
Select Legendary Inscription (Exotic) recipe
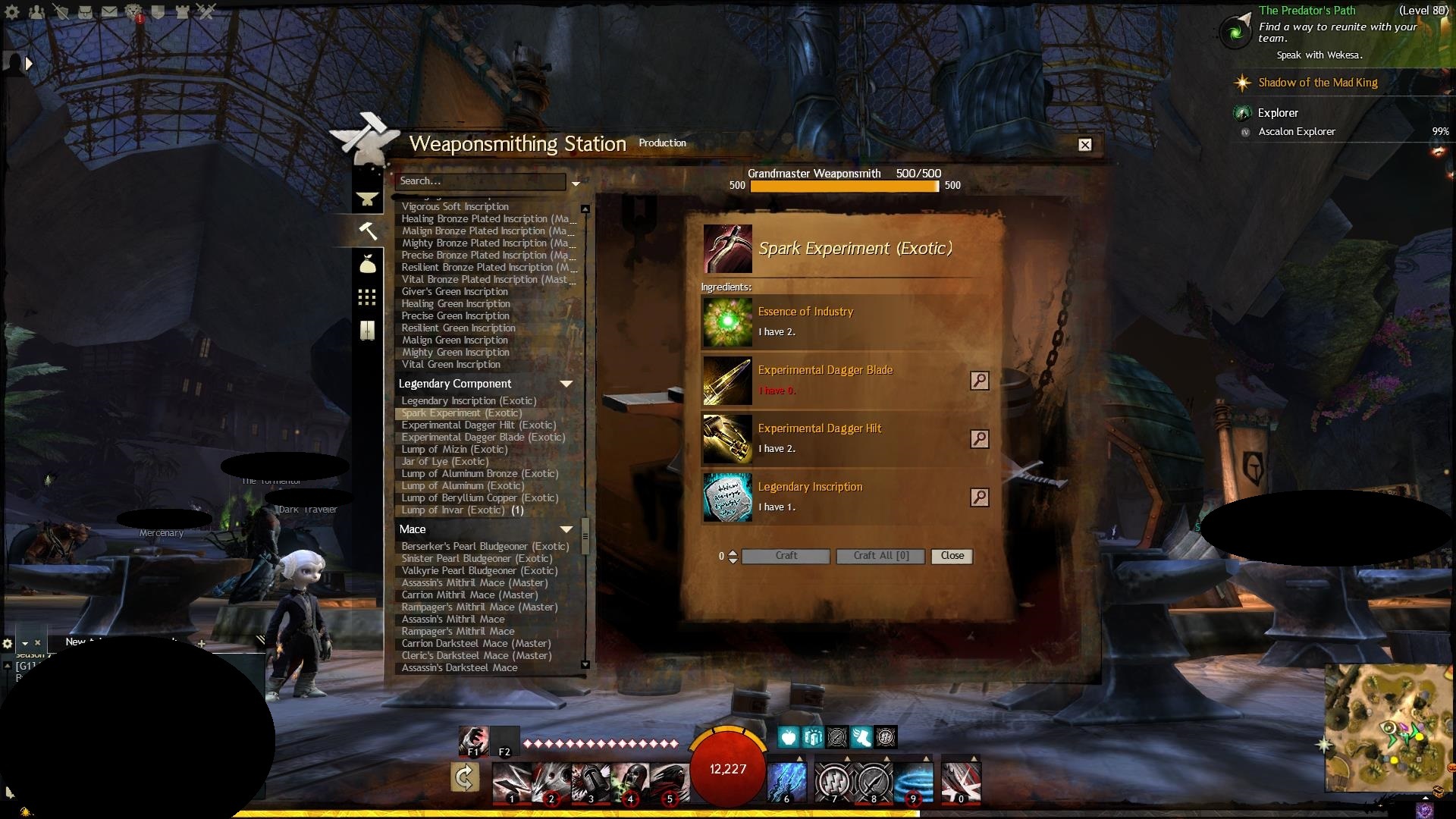click(469, 401)
